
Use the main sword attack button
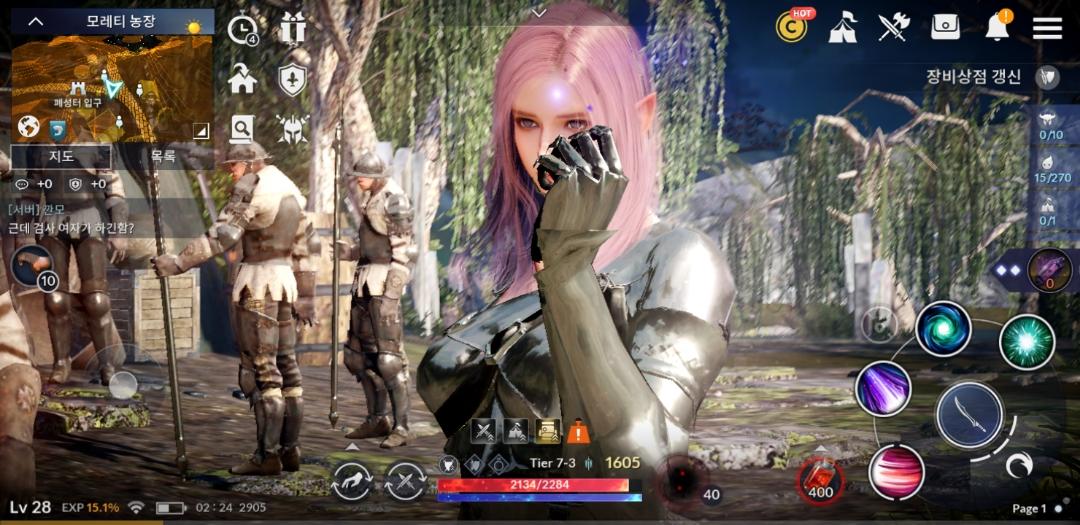pyautogui.click(x=969, y=414)
